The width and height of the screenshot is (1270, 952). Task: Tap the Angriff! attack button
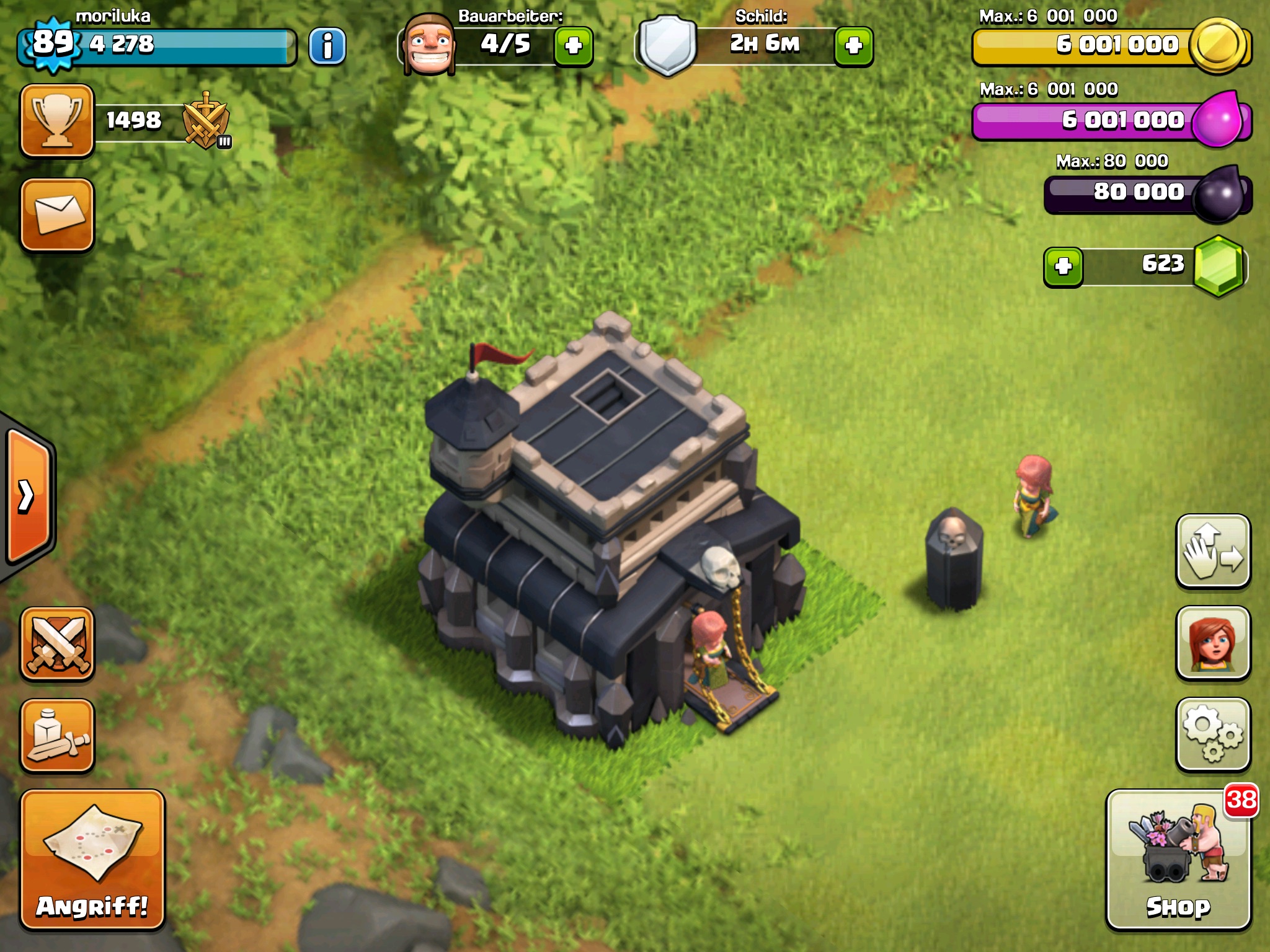92,860
